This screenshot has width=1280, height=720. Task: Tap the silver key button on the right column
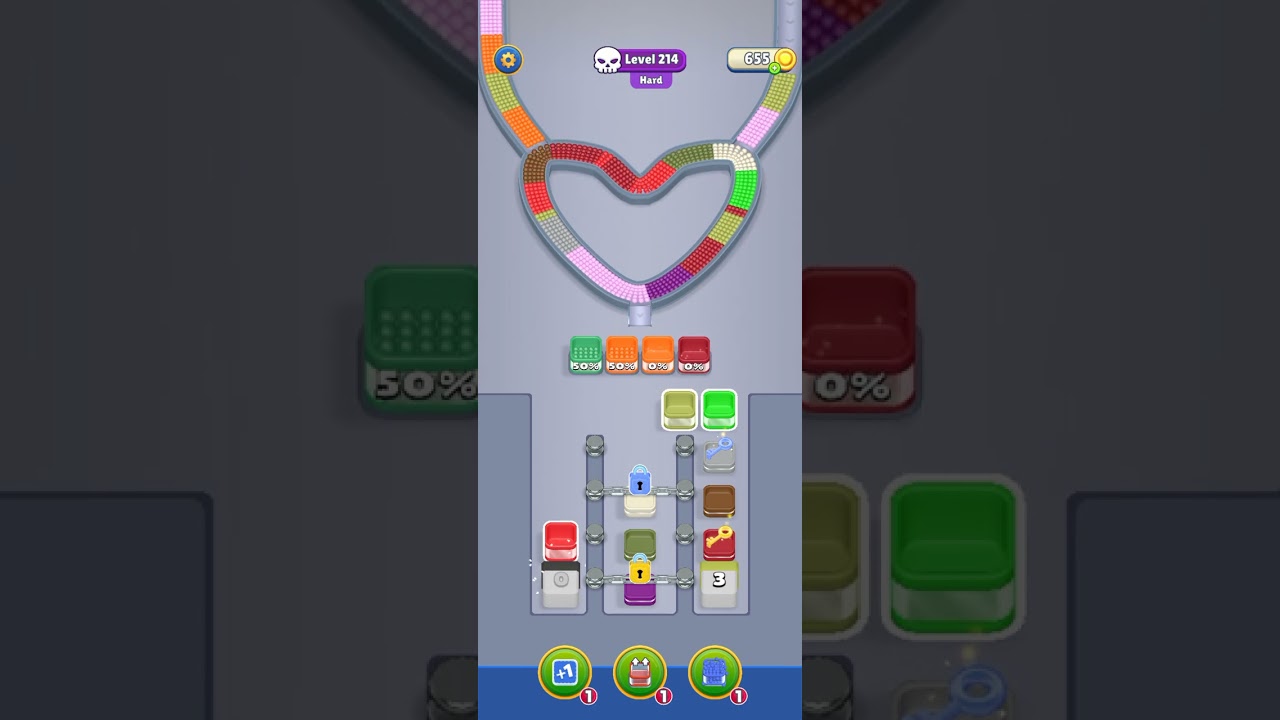pyautogui.click(x=716, y=453)
